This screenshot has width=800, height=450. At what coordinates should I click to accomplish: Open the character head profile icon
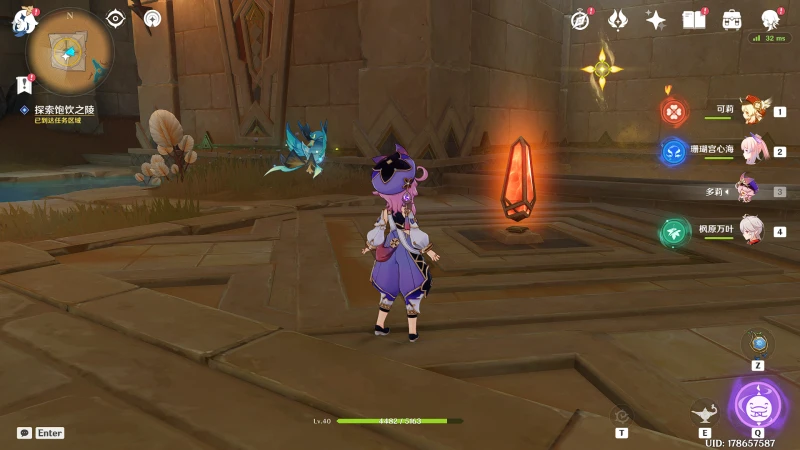coord(771,20)
